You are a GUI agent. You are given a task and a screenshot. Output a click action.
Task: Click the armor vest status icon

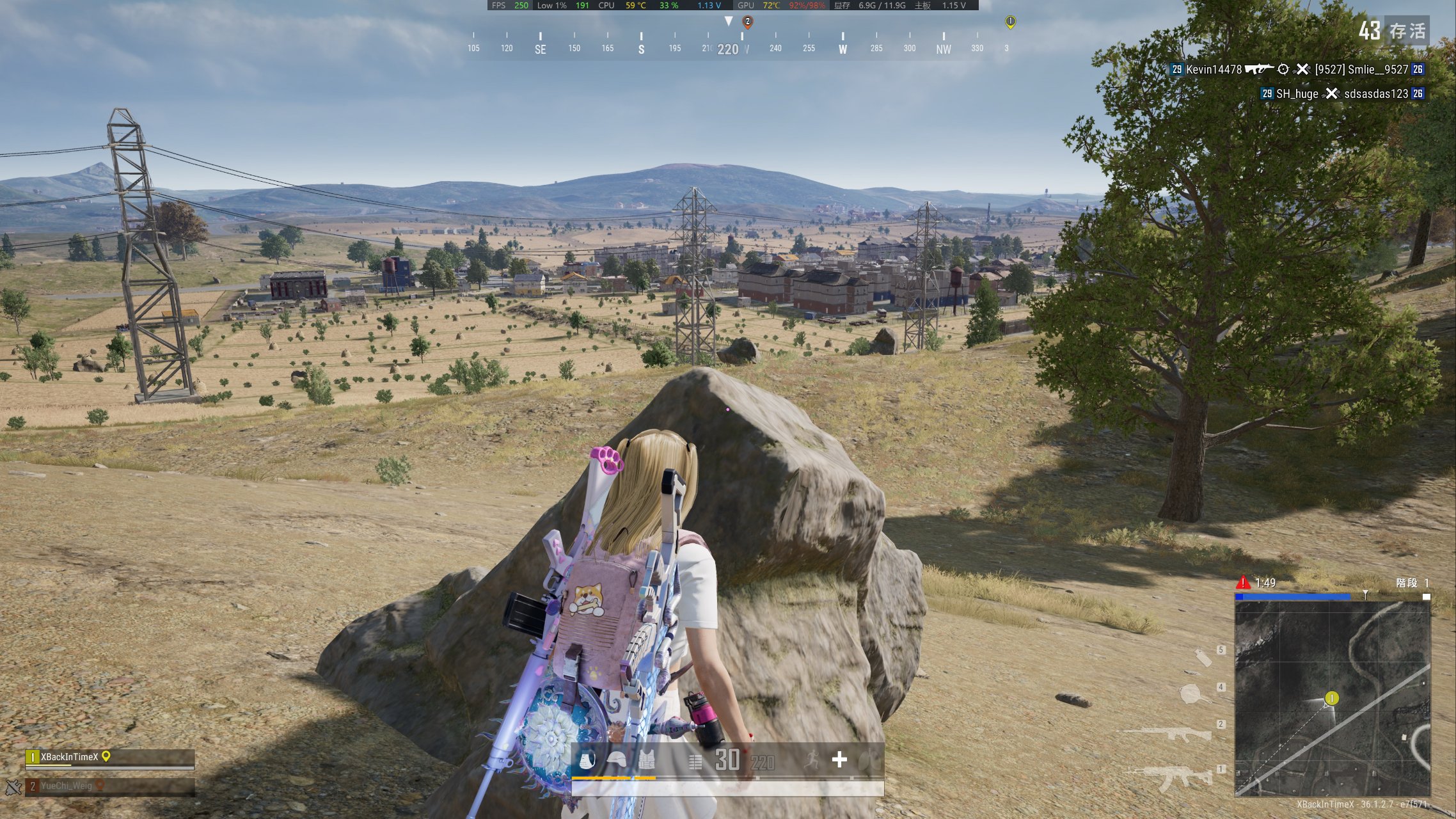(646, 761)
